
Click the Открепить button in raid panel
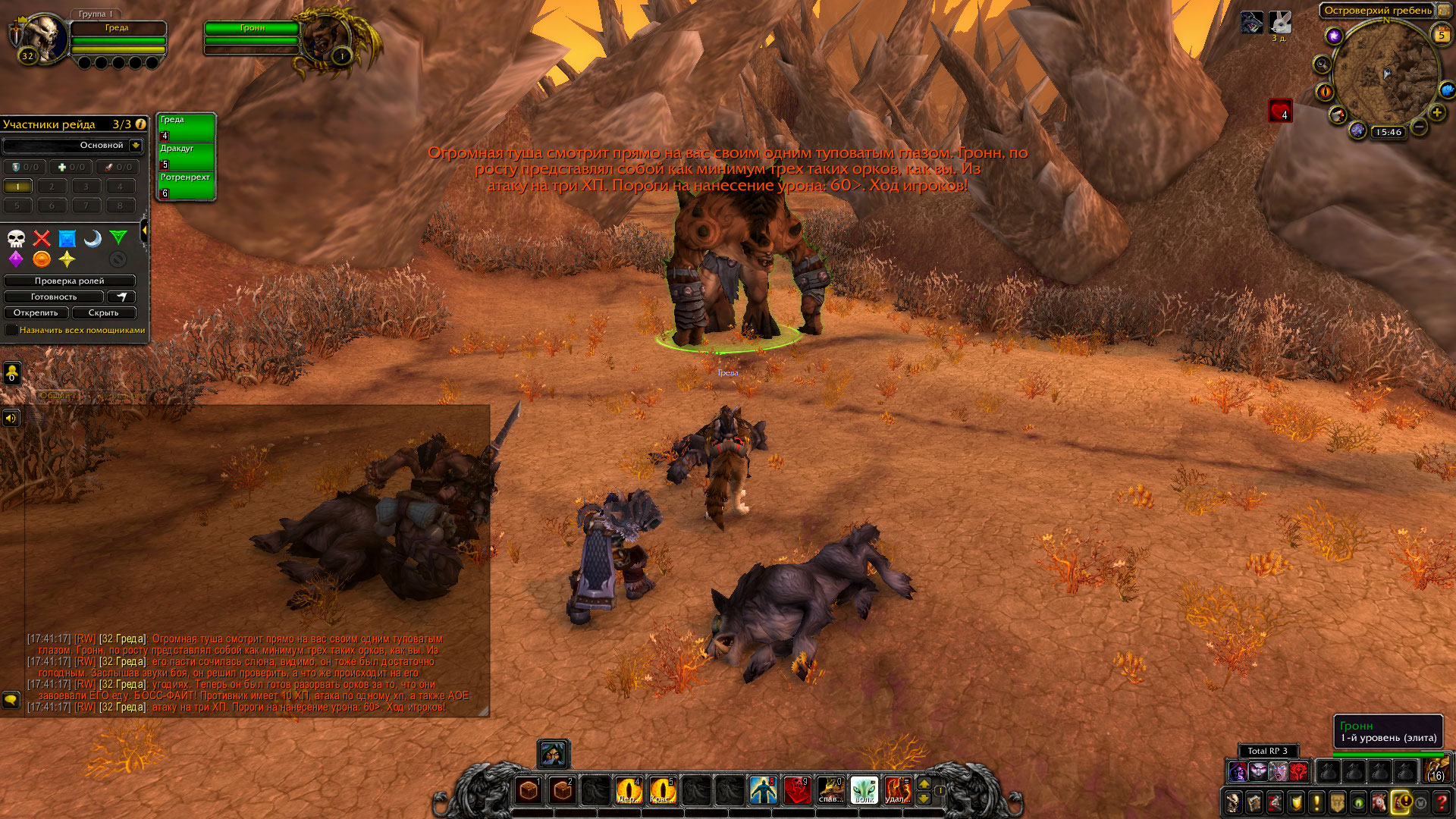coord(36,312)
